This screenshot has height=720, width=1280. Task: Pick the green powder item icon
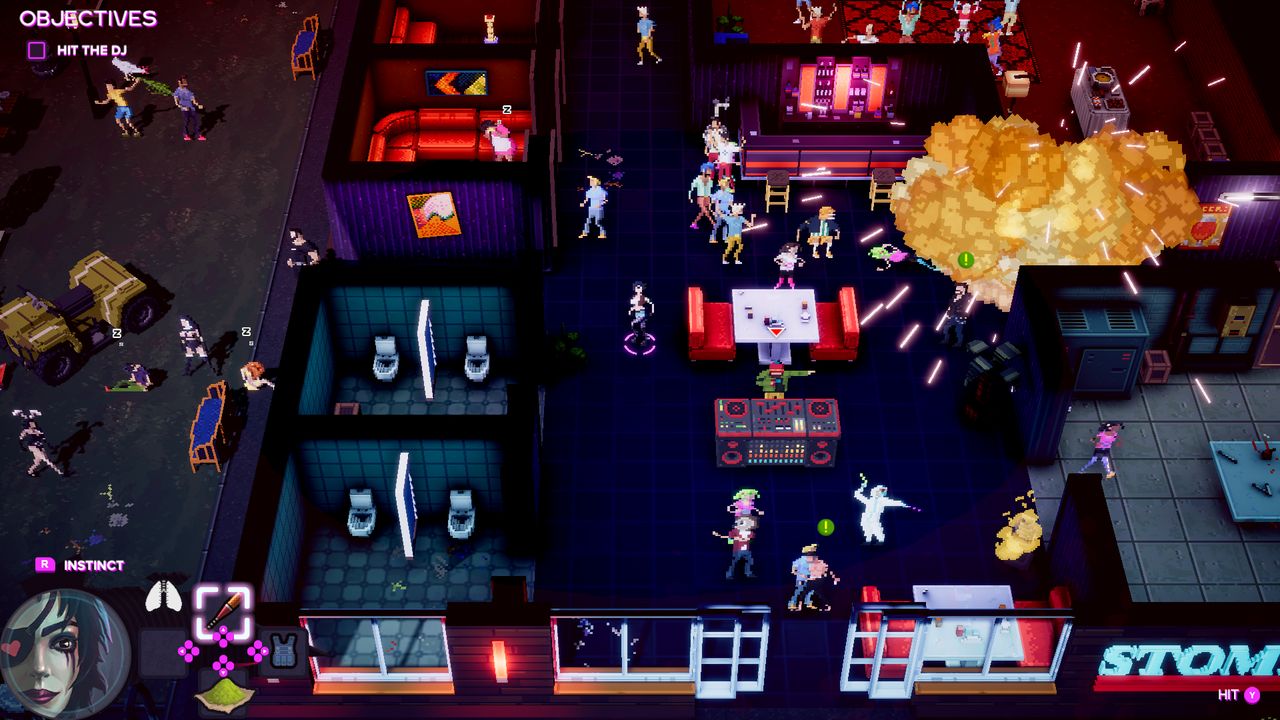point(224,696)
